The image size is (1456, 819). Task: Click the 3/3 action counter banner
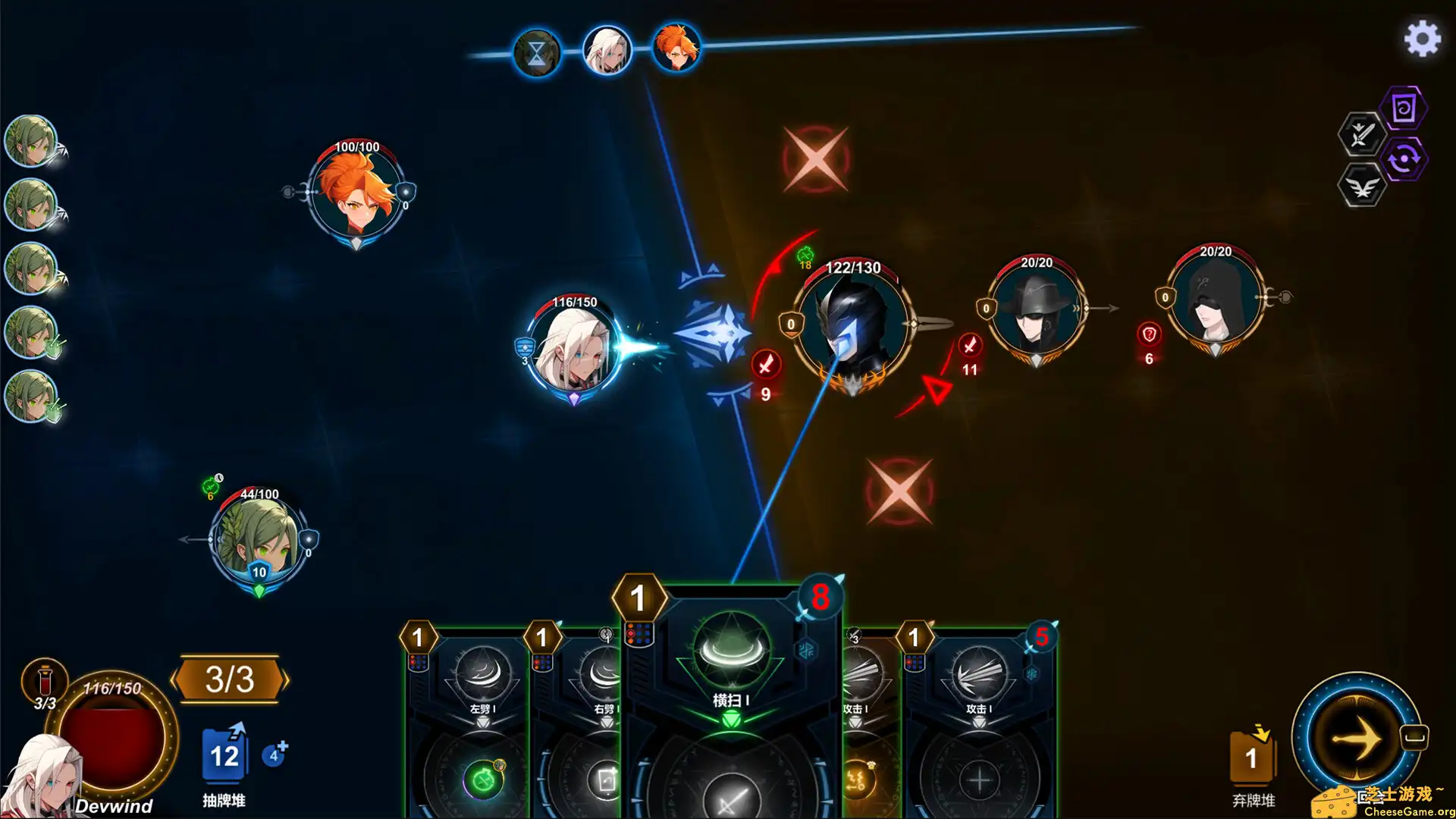(230, 679)
